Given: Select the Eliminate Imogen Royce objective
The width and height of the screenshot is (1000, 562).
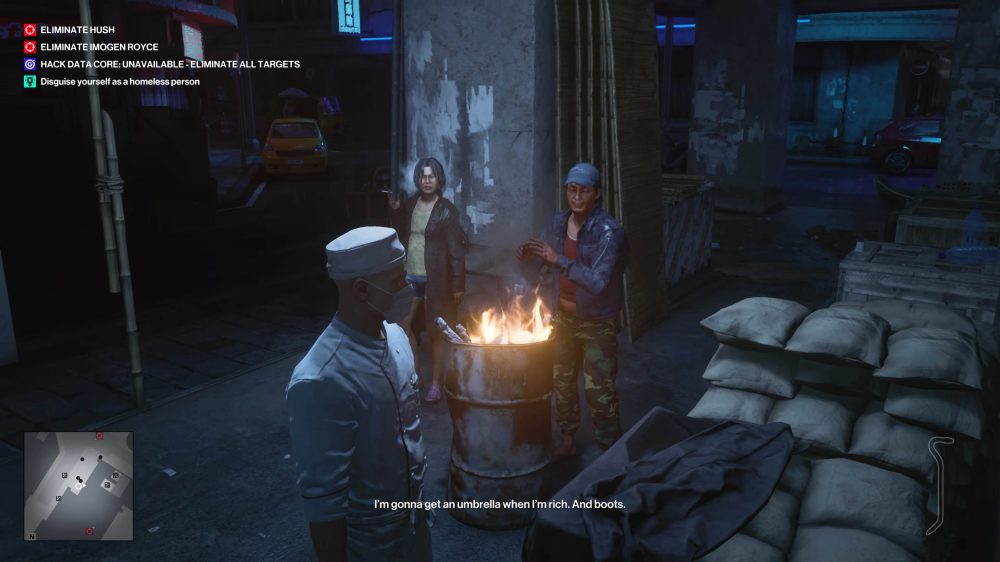Looking at the screenshot, I should click(x=98, y=47).
